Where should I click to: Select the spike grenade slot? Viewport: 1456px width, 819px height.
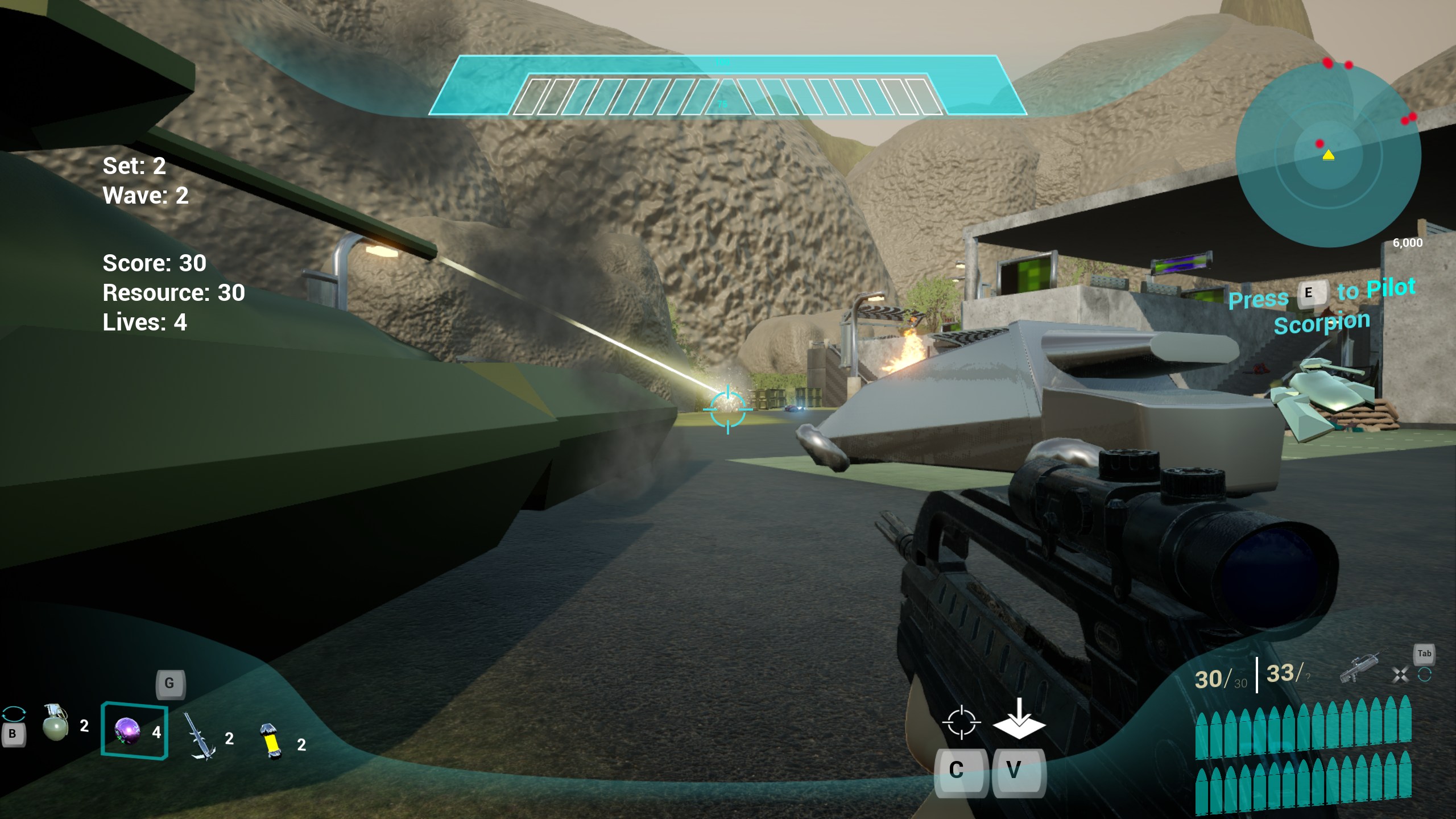[200, 737]
